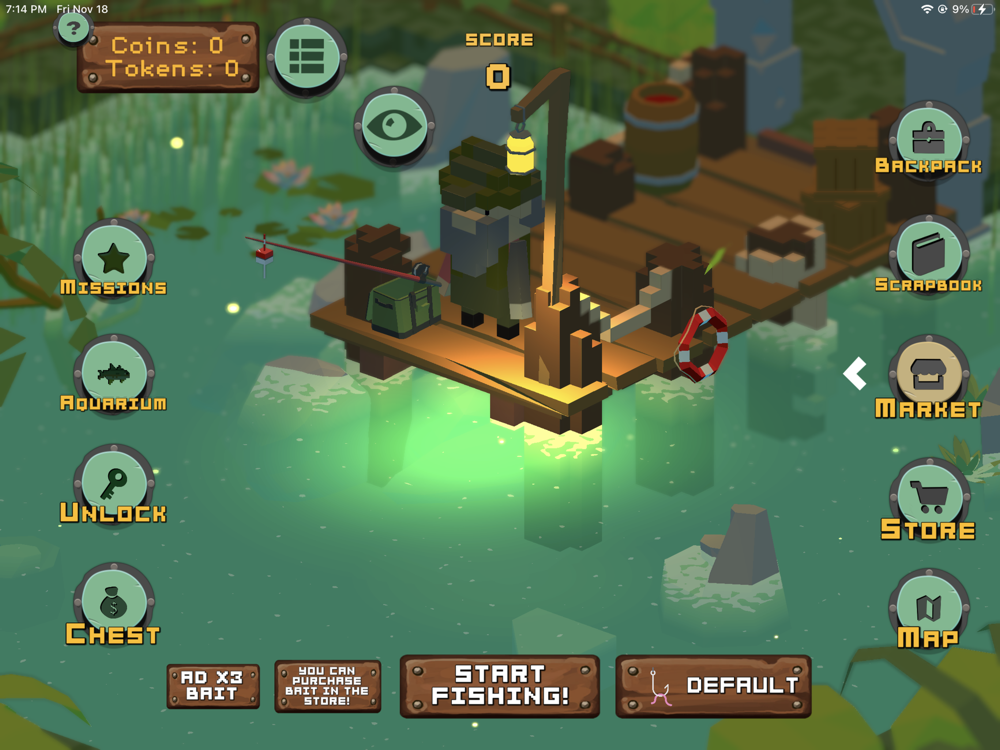Watch ad for X3 bait

coord(213,686)
